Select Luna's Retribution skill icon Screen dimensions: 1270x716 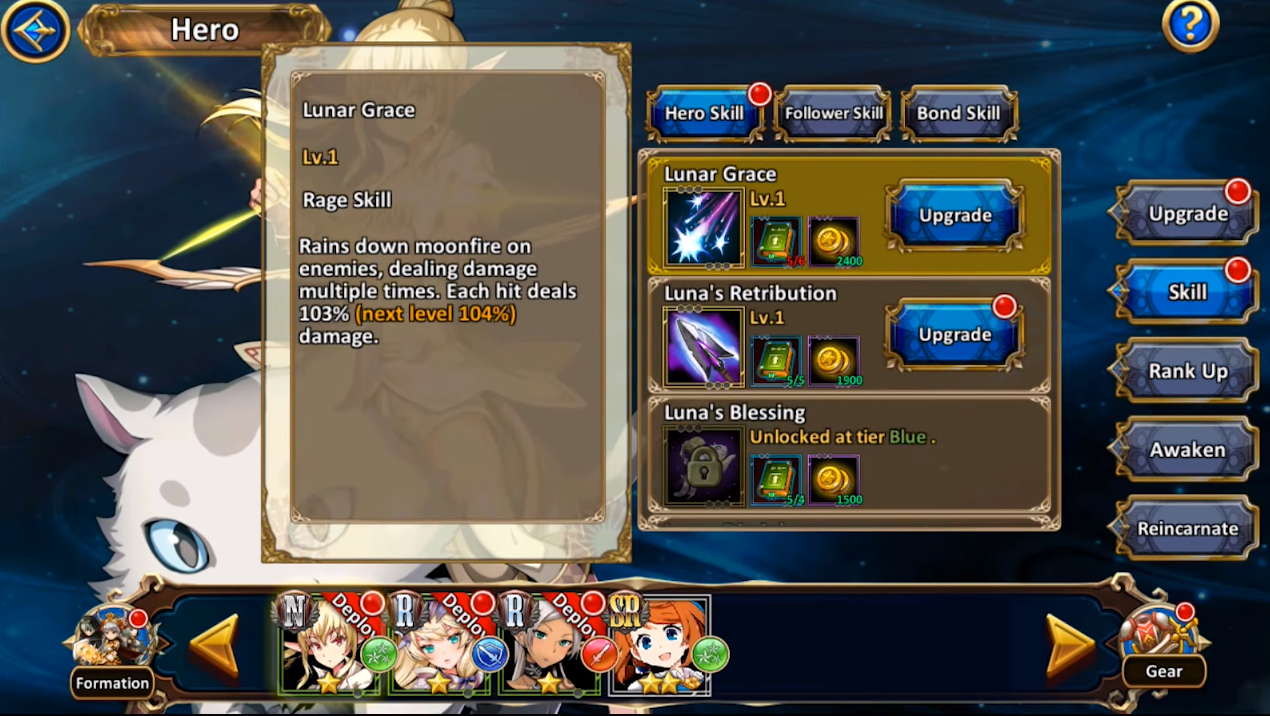[703, 347]
